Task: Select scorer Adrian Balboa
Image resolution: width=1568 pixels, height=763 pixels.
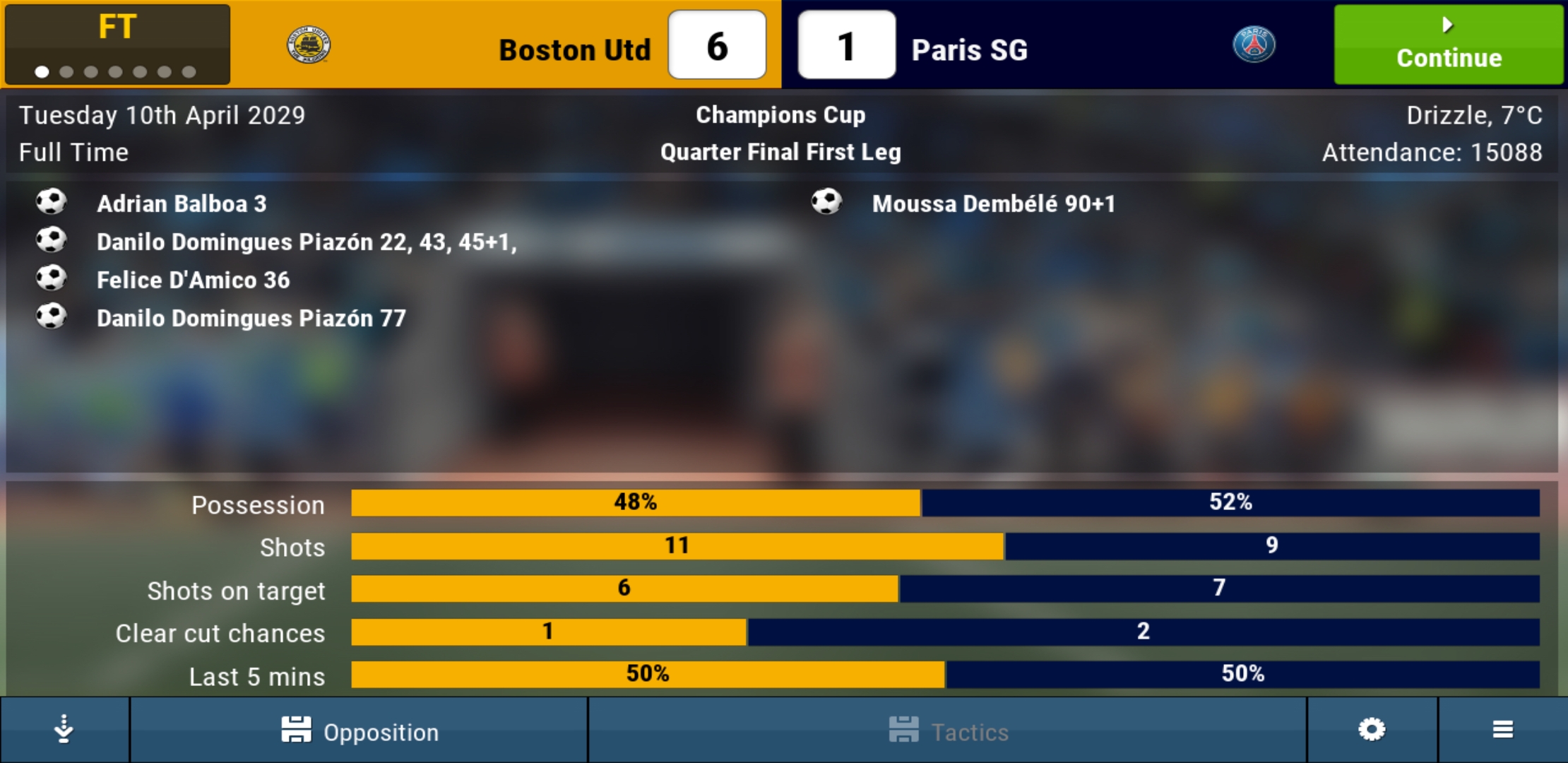Action: pos(181,204)
